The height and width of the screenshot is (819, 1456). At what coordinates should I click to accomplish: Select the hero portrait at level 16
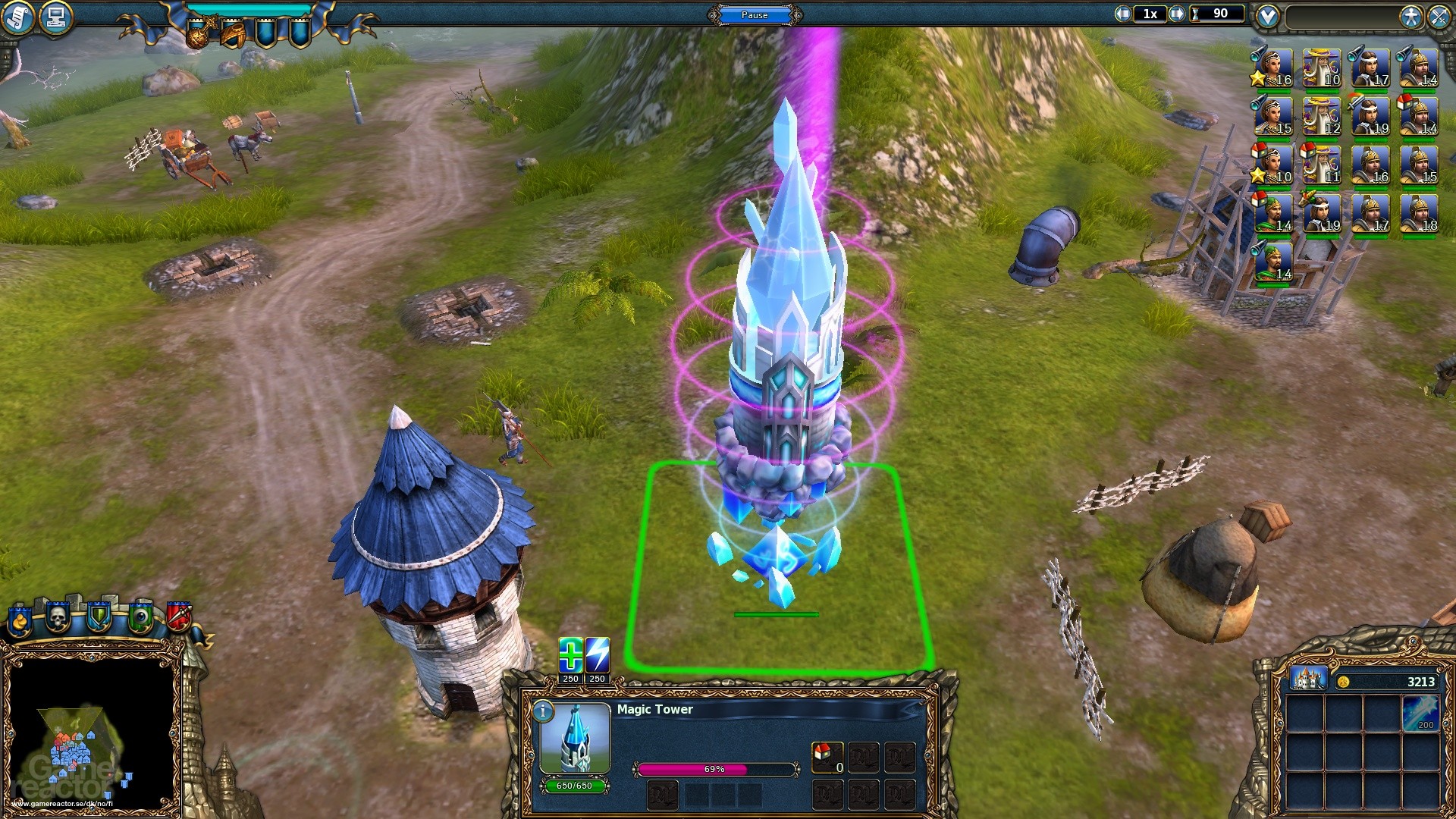tap(1272, 67)
